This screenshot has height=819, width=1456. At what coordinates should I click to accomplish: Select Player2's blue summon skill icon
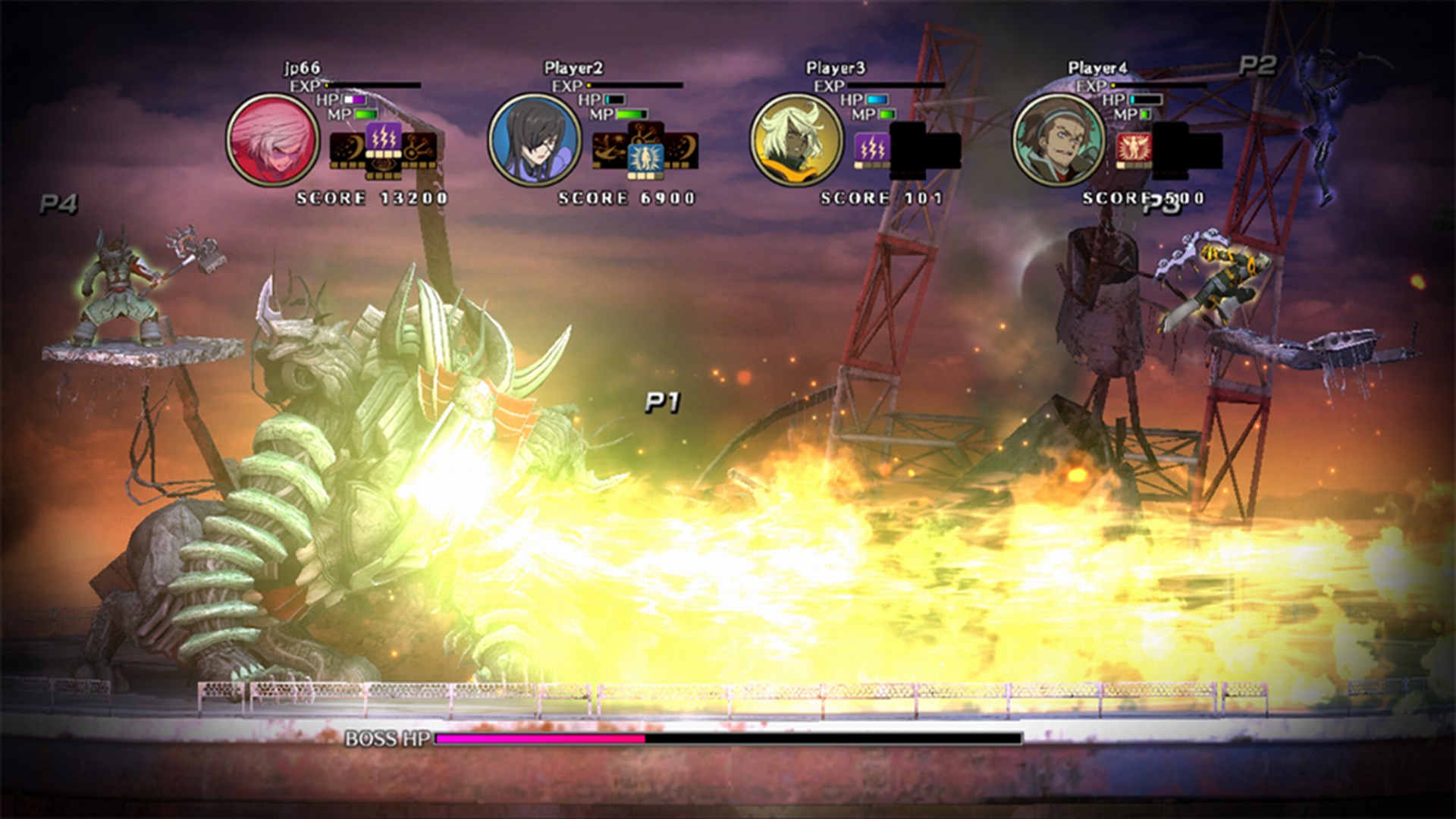point(646,158)
